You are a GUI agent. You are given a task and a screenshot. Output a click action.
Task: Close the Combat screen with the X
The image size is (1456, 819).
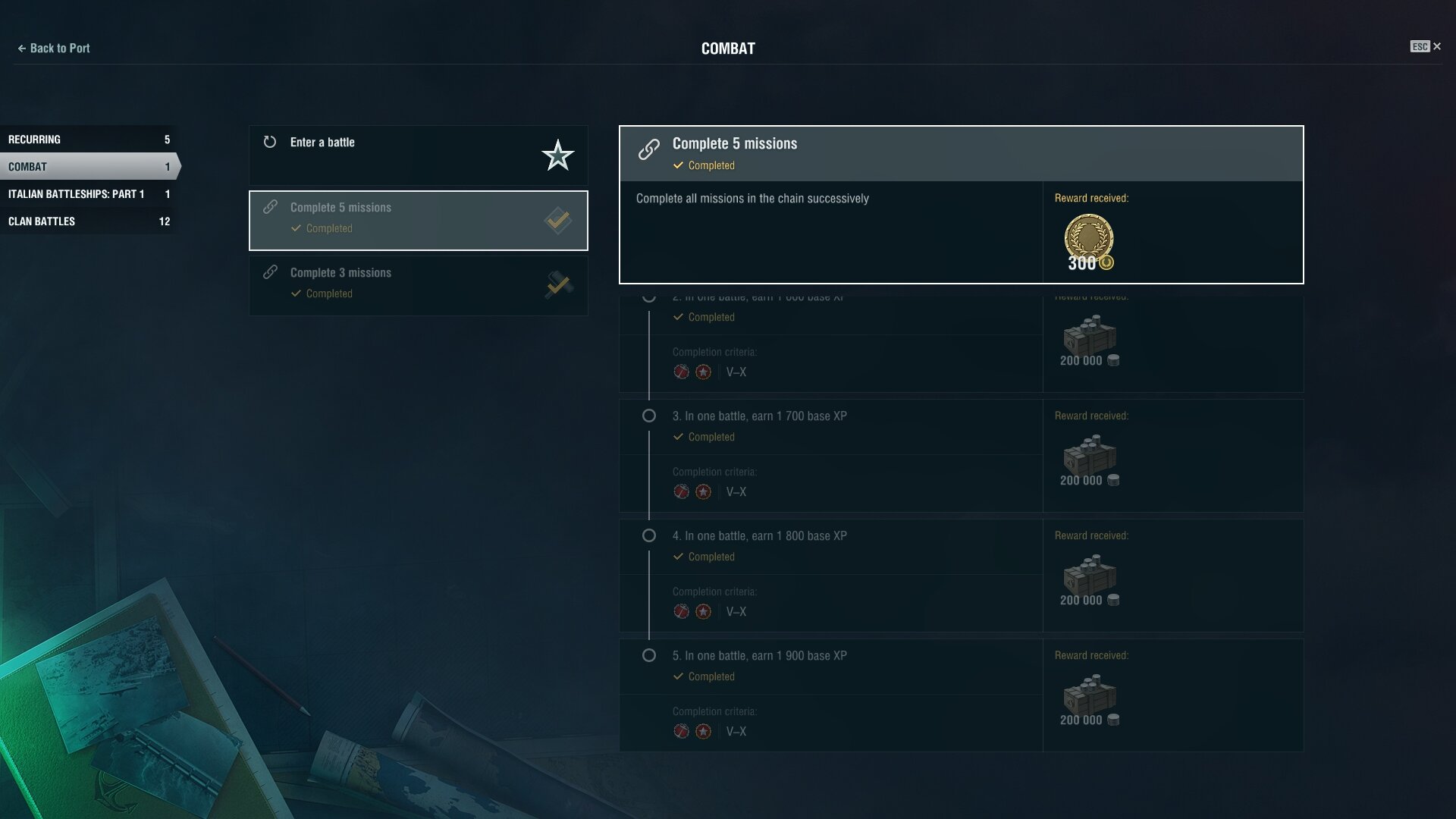(1436, 47)
